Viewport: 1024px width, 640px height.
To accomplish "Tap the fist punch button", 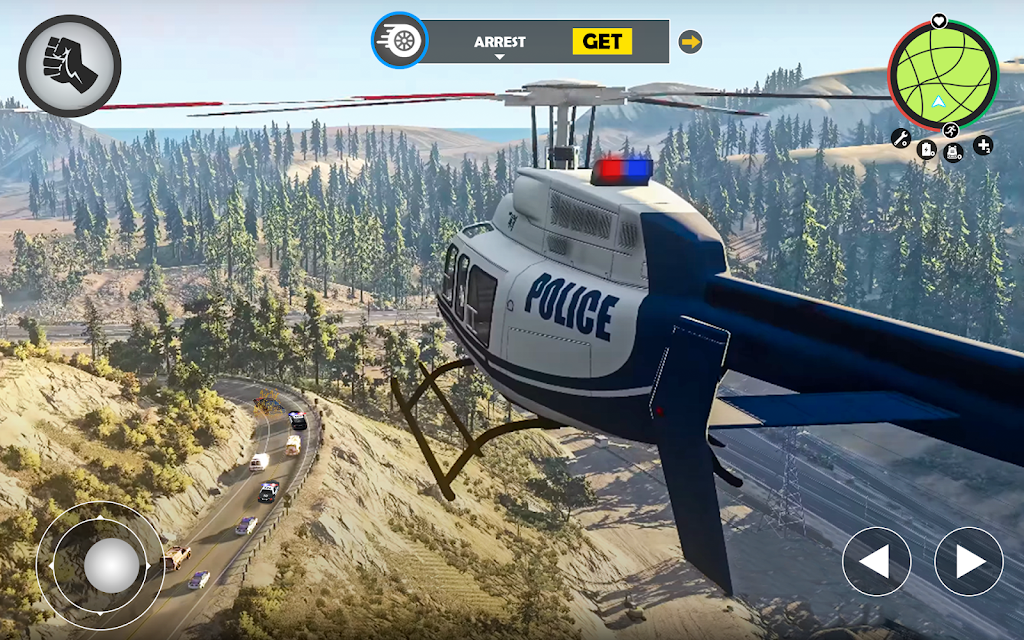I will tap(69, 66).
